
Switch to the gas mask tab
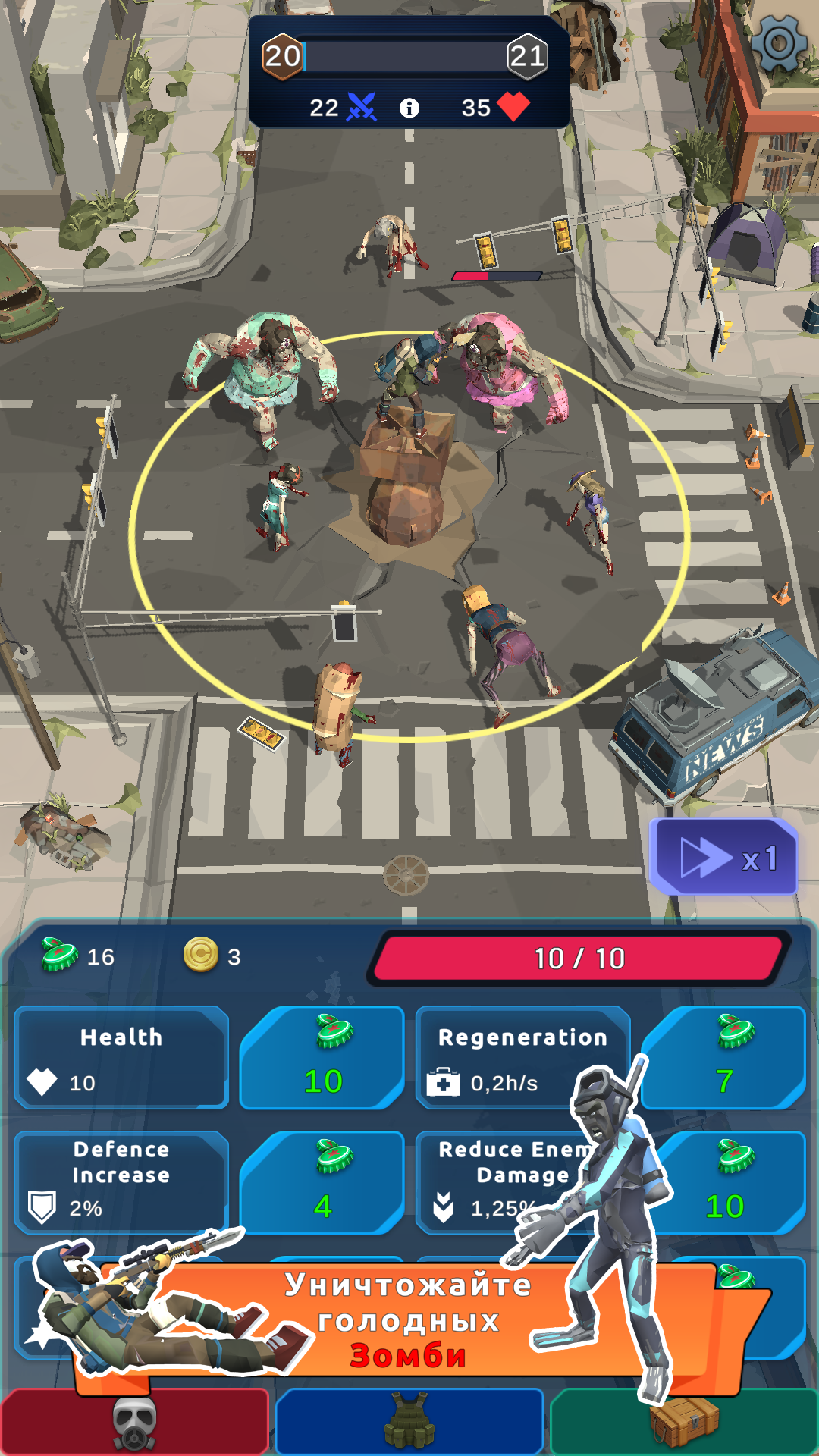[135, 1423]
